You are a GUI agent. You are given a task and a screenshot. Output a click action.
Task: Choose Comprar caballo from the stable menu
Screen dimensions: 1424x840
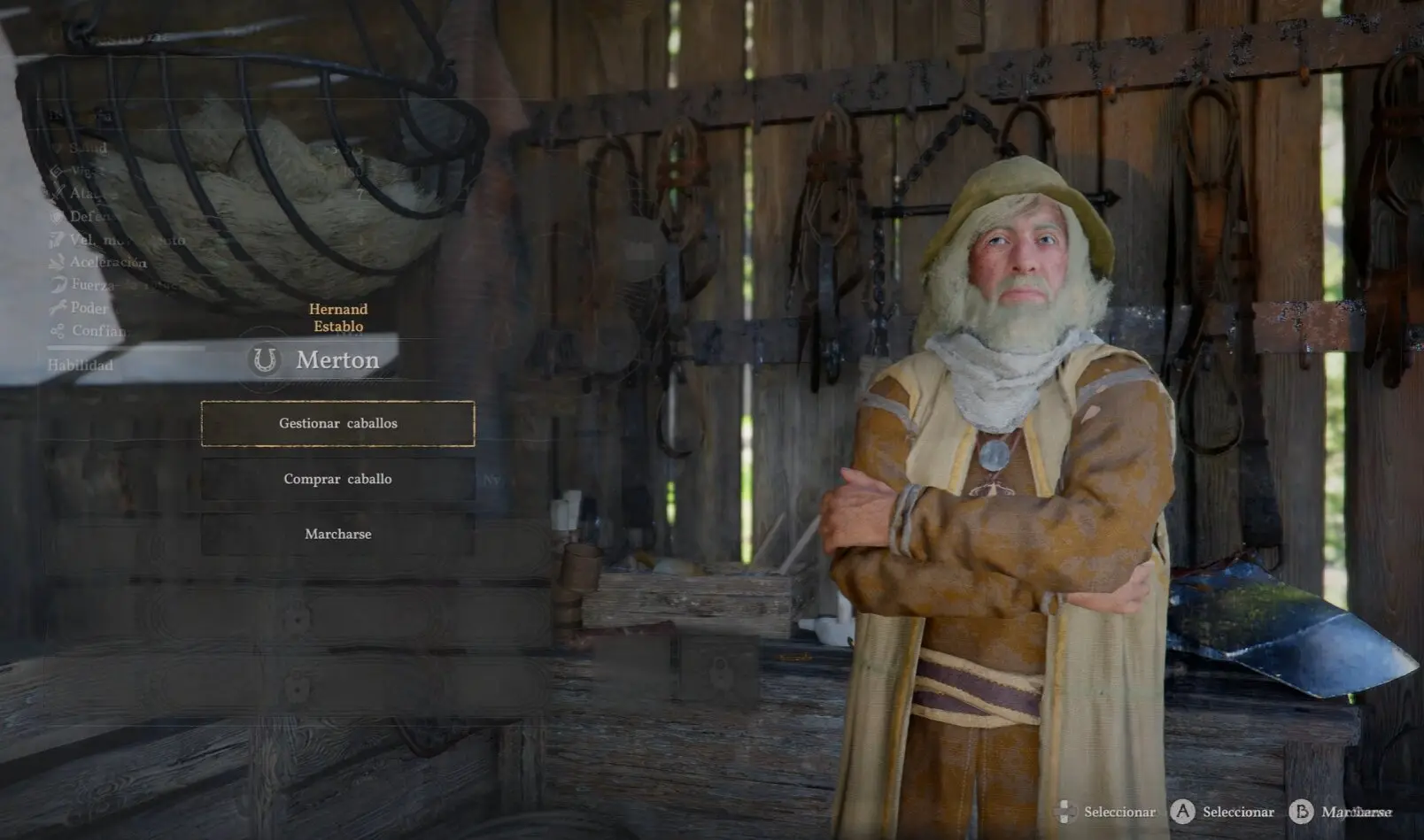click(x=337, y=479)
